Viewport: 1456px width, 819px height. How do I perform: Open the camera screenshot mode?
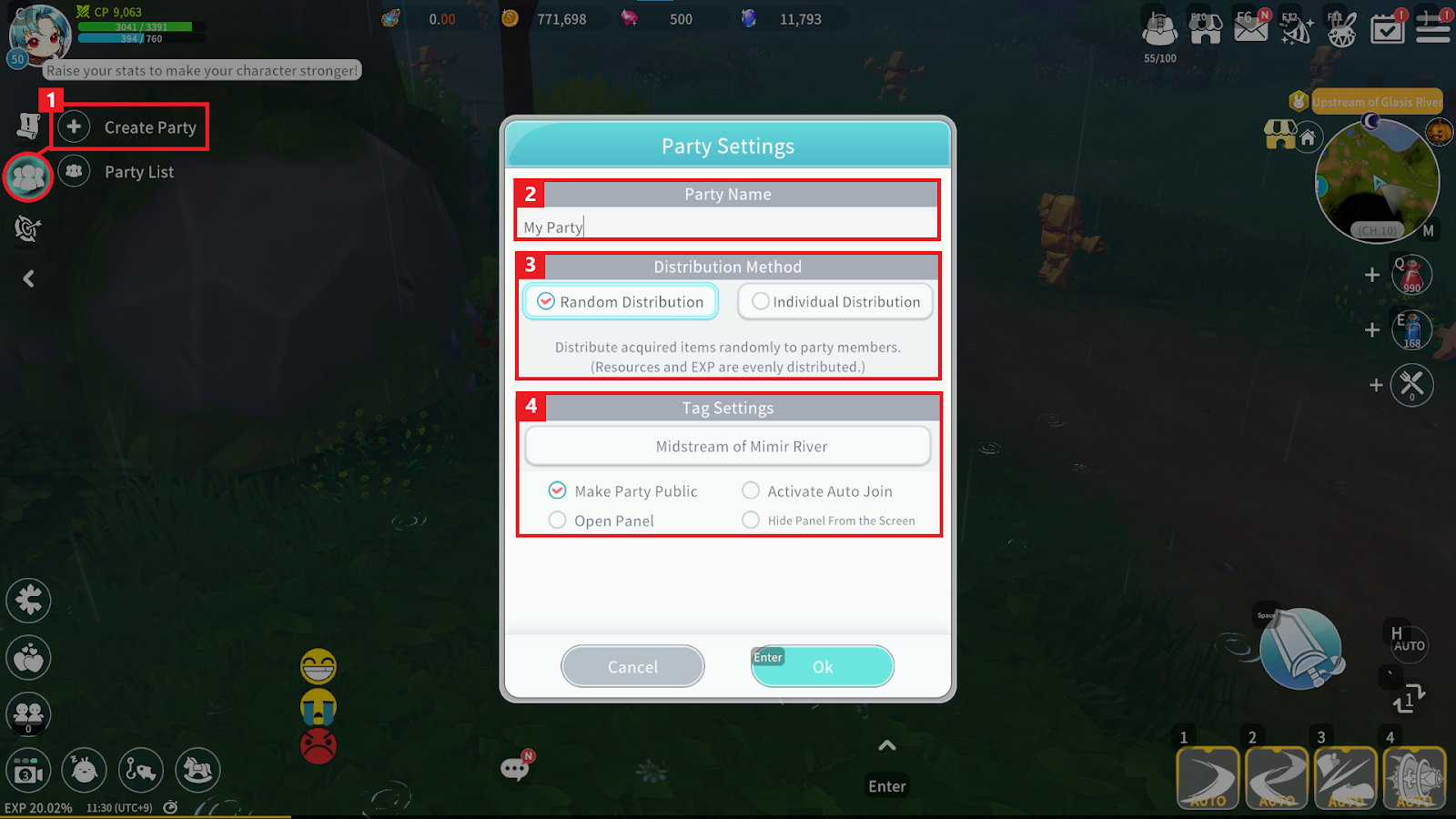point(28,772)
